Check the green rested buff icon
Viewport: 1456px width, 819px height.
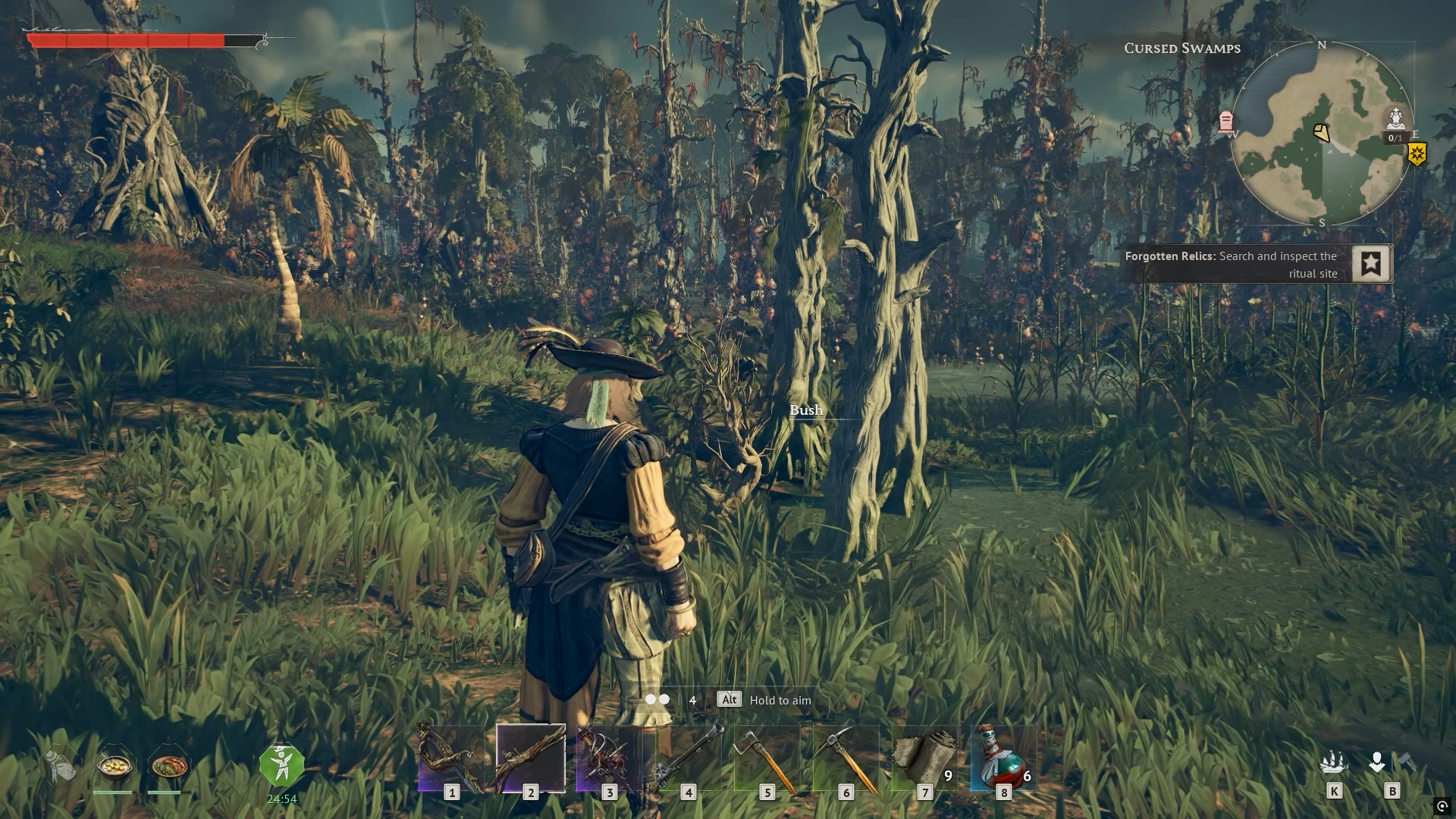[281, 765]
